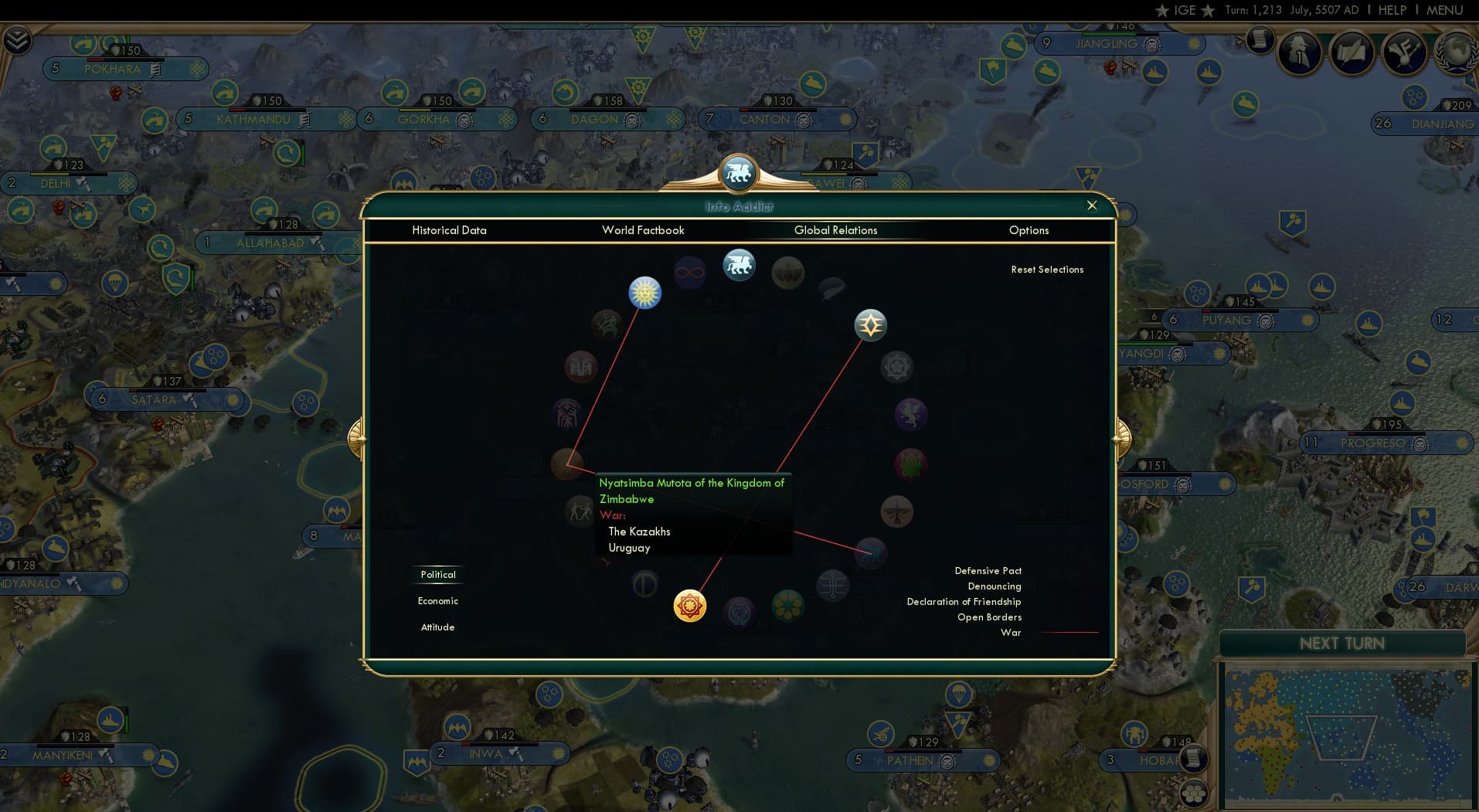Open the World Congress screen
The image size is (1479, 812).
1457,53
